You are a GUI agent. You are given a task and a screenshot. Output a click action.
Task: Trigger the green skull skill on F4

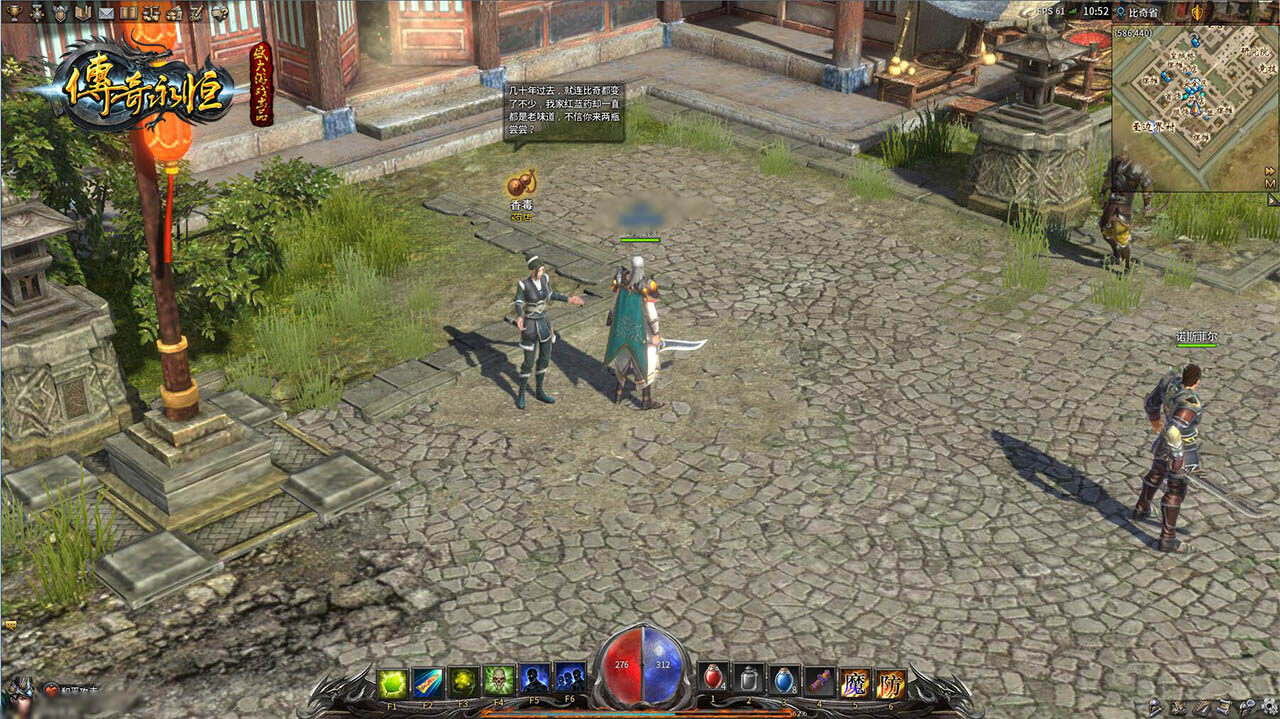pos(499,681)
